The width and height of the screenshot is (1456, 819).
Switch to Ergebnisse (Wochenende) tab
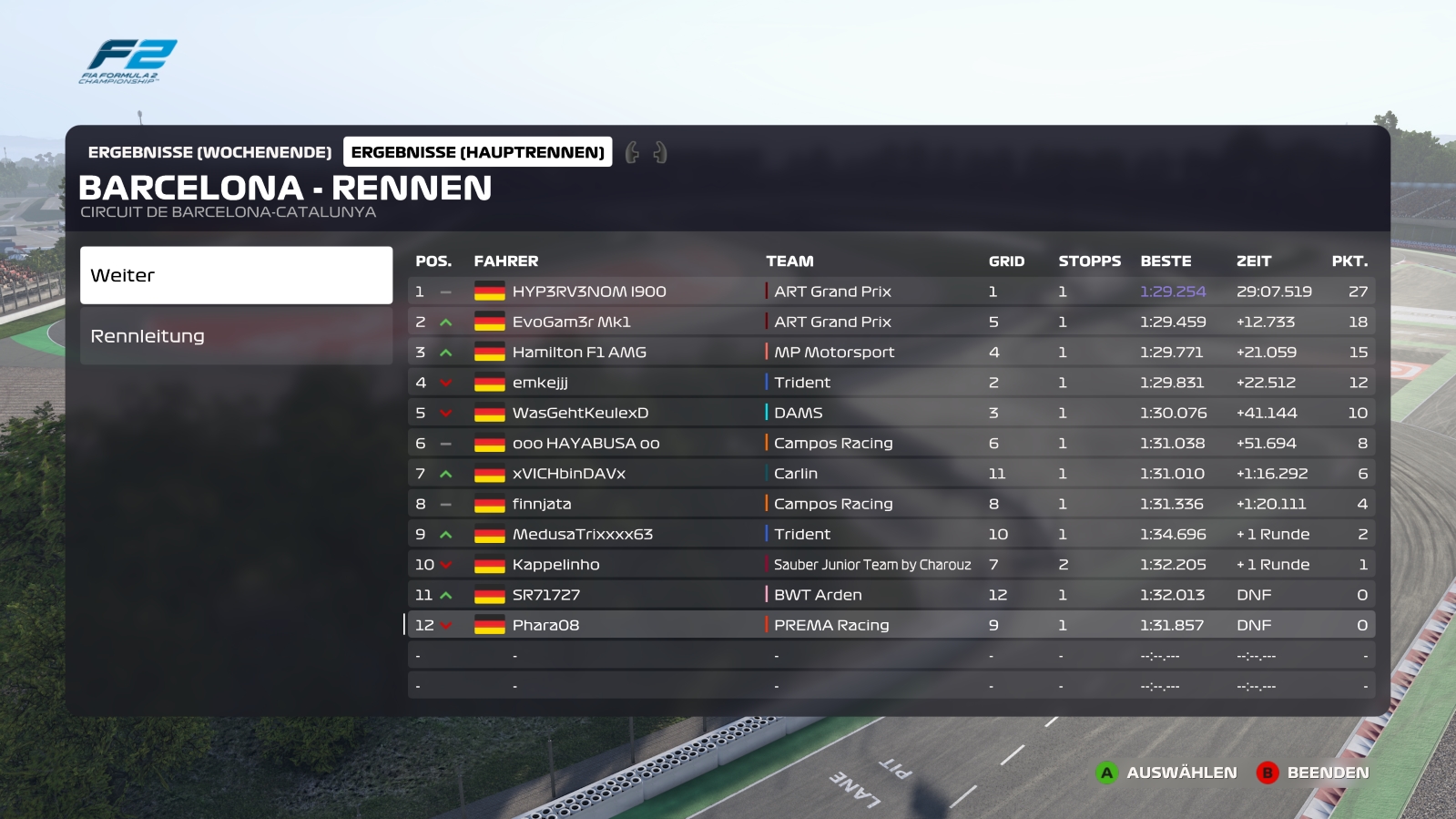pos(209,152)
